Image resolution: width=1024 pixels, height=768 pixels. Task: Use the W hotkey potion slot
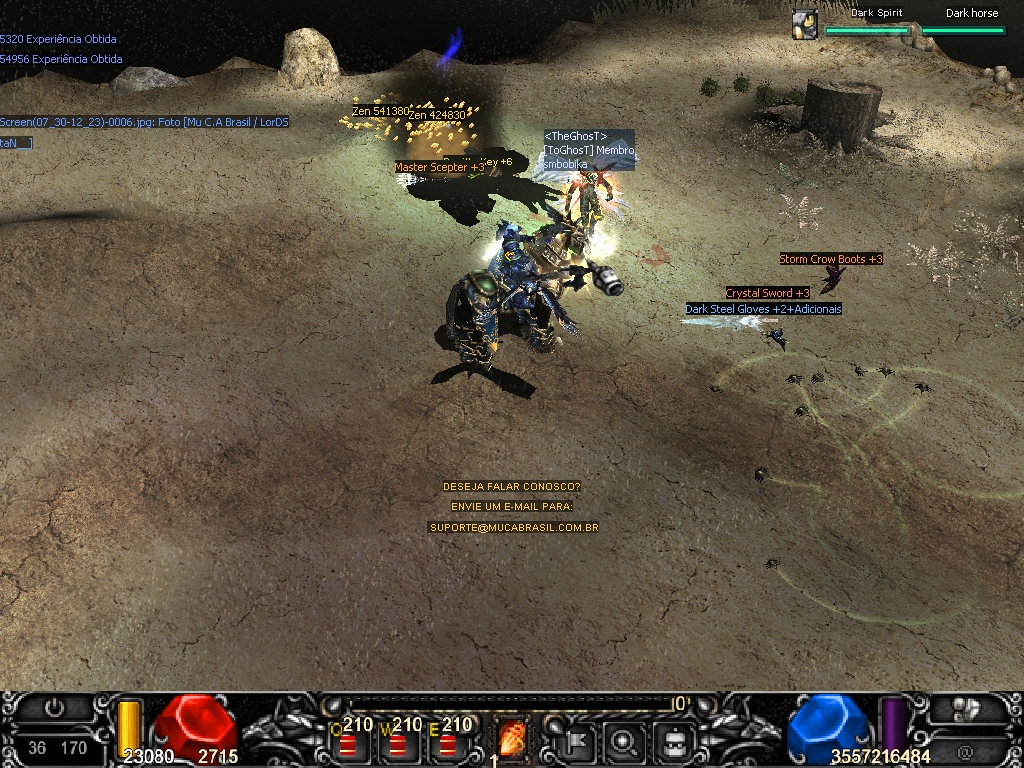397,742
